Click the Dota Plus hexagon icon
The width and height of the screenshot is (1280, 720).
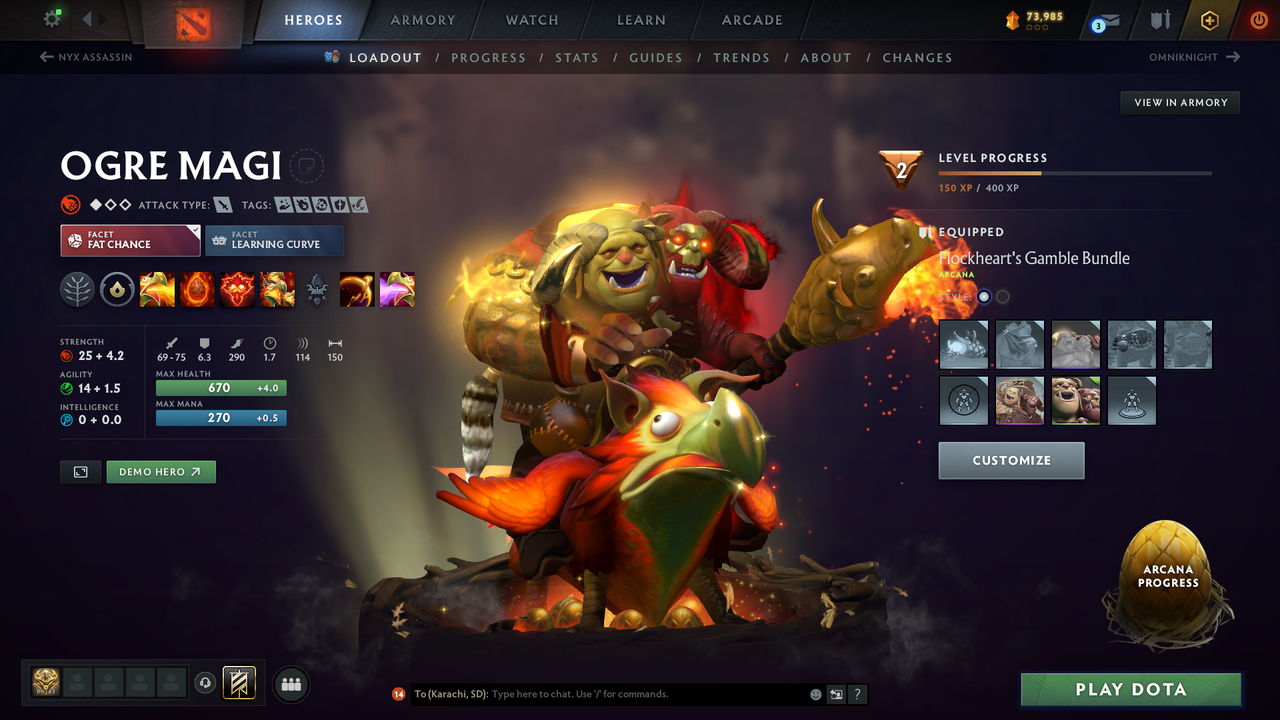pos(1209,19)
